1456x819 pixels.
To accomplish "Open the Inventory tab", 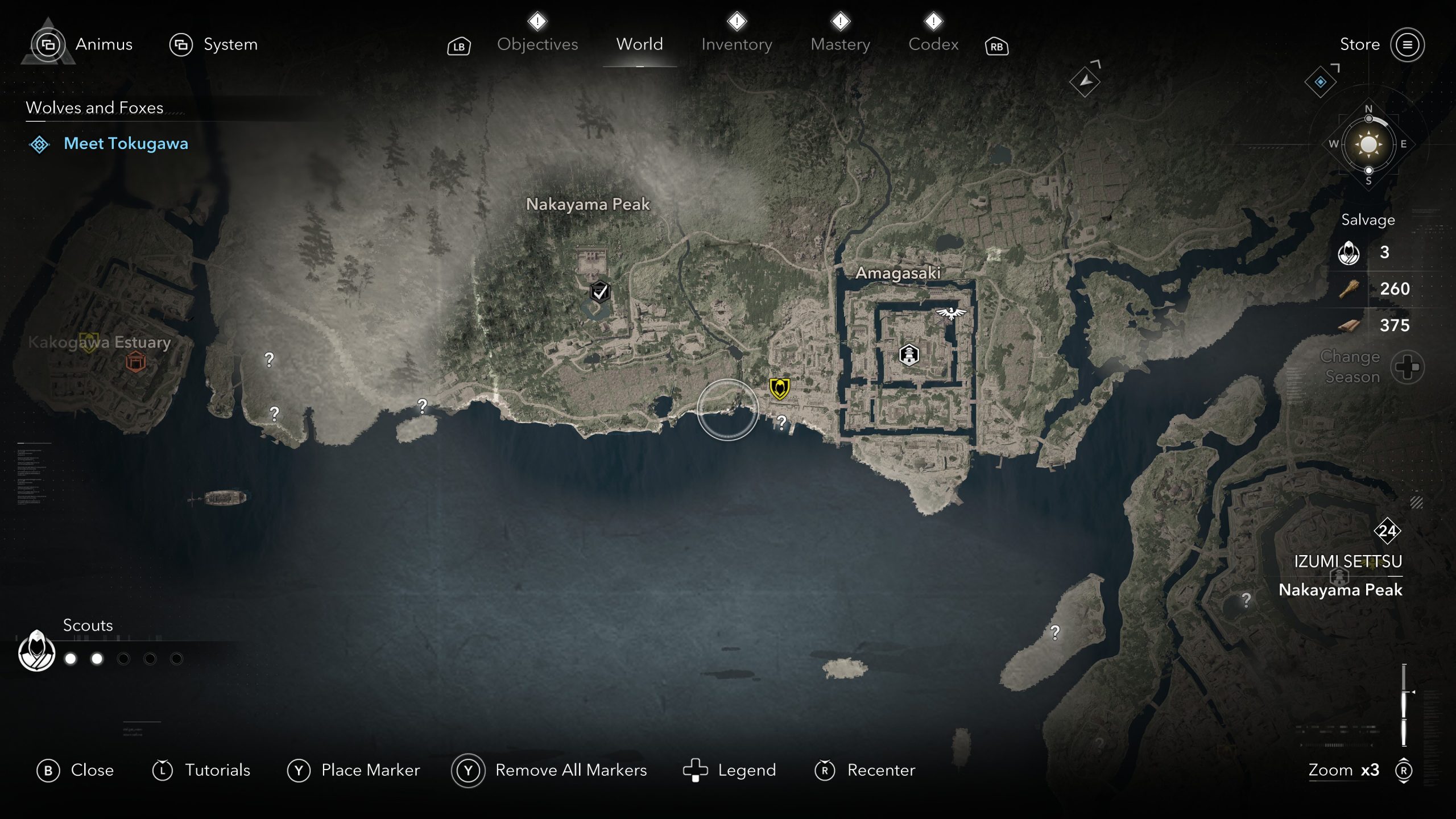I will pos(737,44).
